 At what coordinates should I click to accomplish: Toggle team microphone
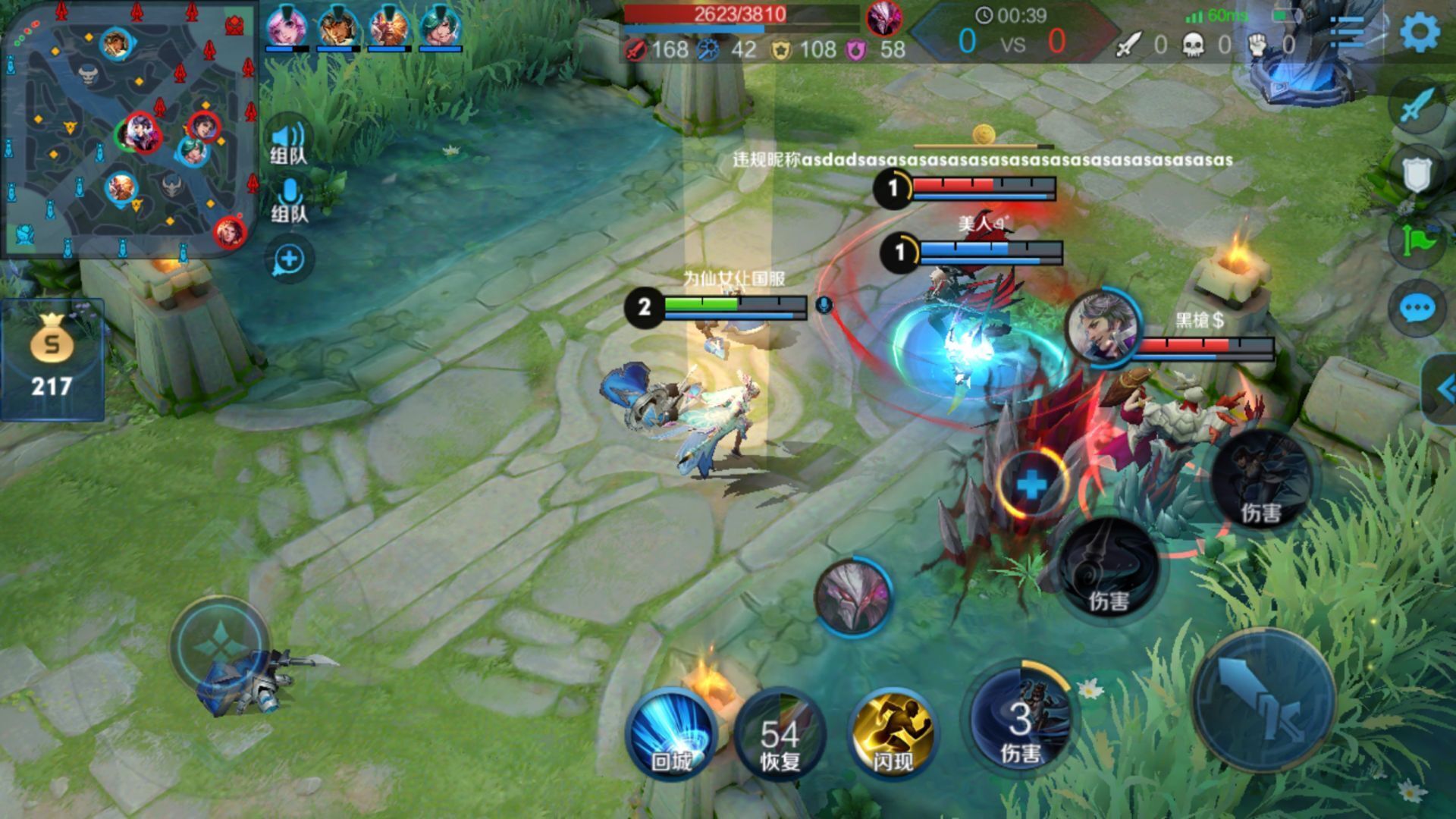point(289,201)
